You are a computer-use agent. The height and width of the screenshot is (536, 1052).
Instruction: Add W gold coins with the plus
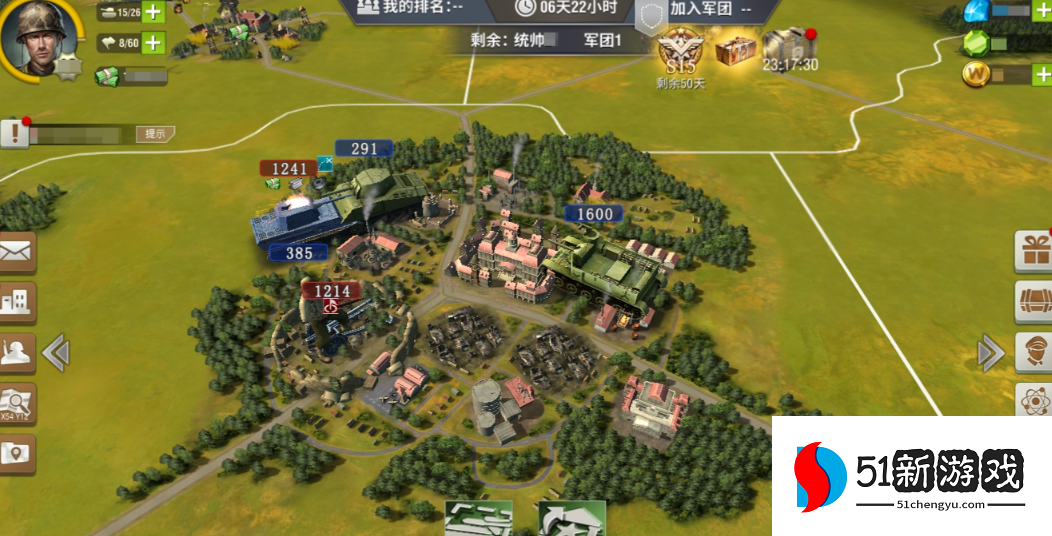(1042, 74)
